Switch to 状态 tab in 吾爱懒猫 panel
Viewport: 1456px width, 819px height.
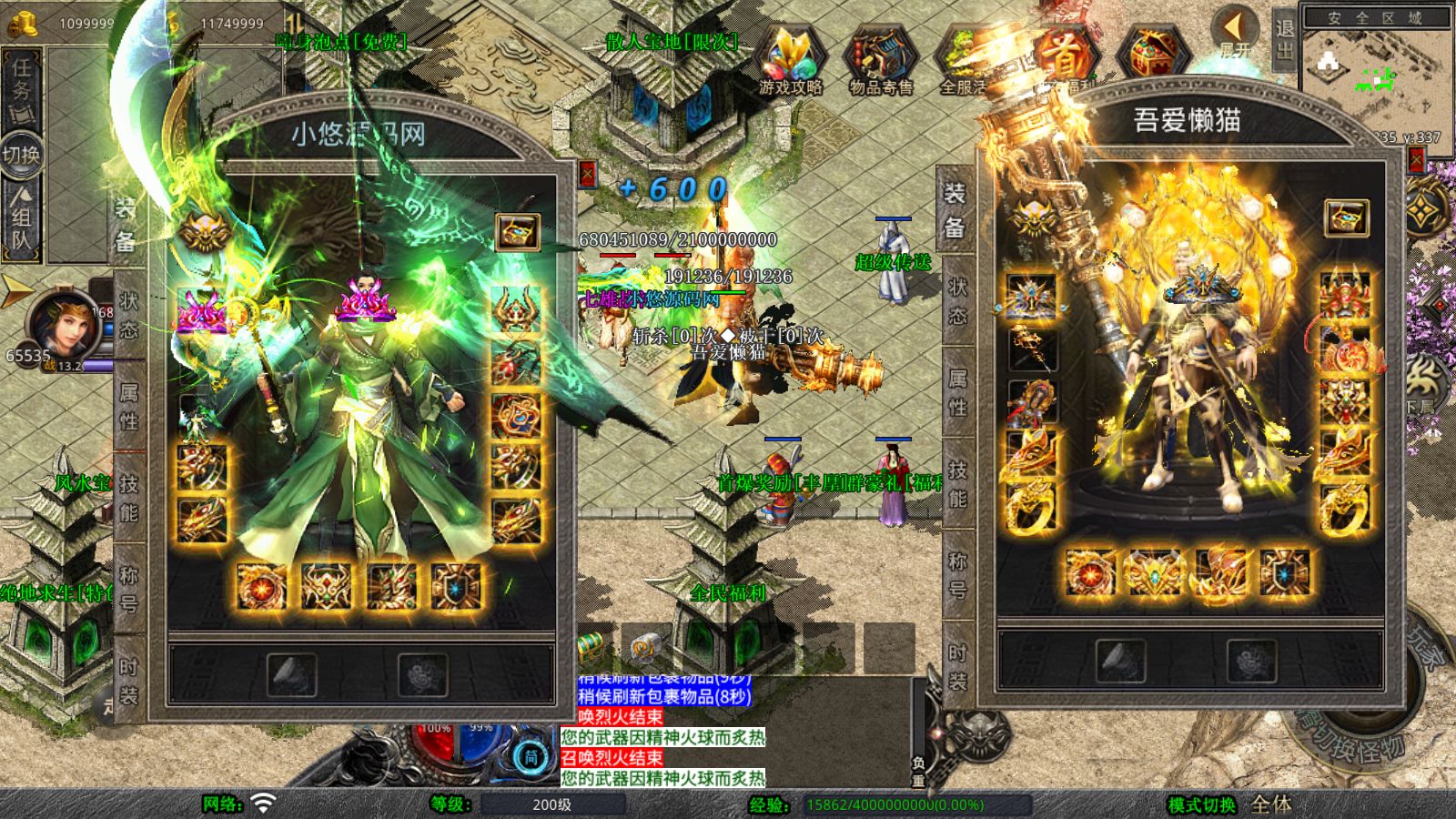[x=957, y=301]
